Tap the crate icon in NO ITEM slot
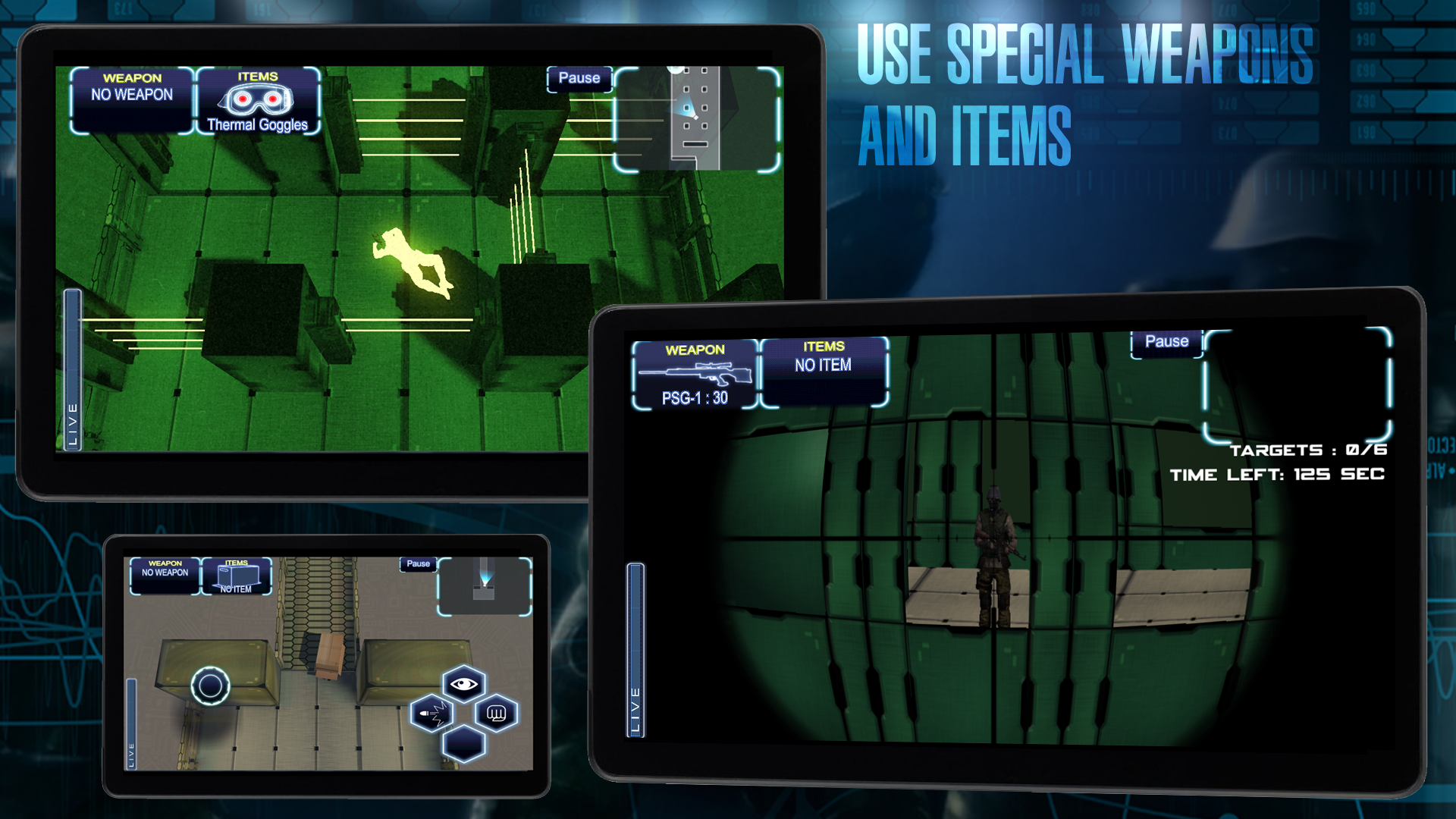1456x819 pixels. click(x=237, y=576)
